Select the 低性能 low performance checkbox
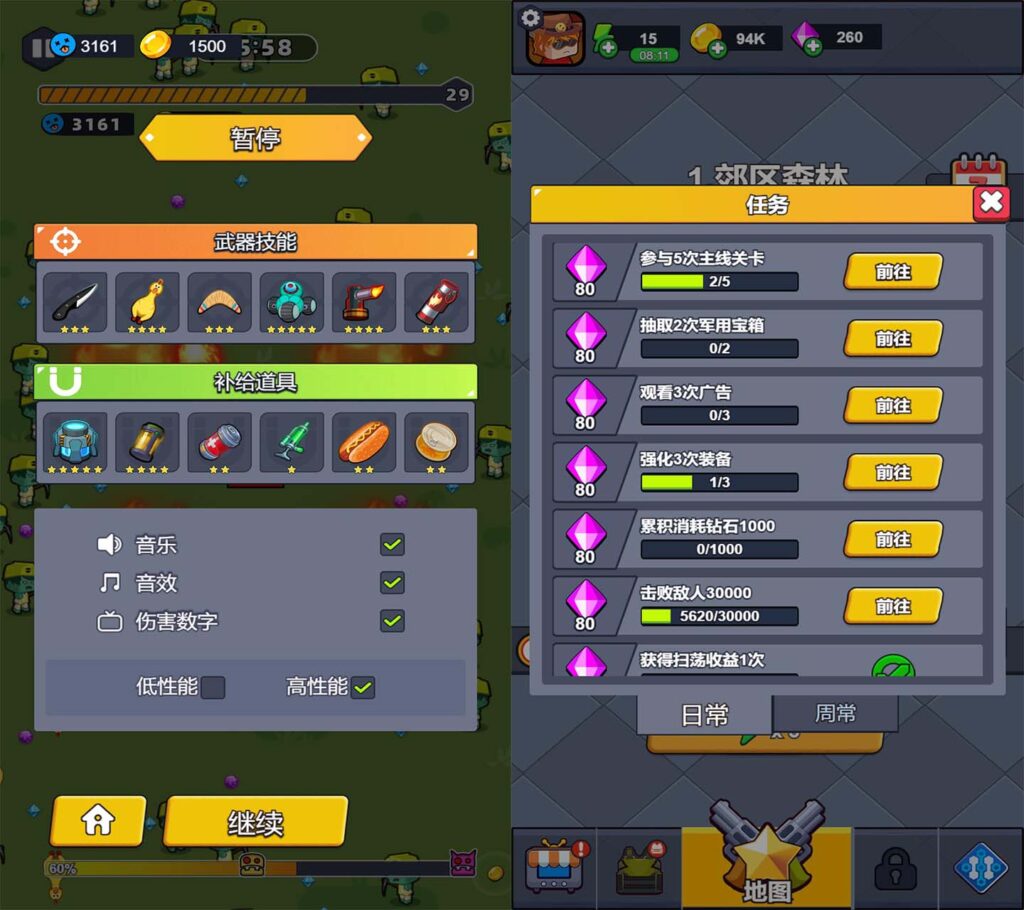Image resolution: width=1024 pixels, height=910 pixels. coord(213,688)
